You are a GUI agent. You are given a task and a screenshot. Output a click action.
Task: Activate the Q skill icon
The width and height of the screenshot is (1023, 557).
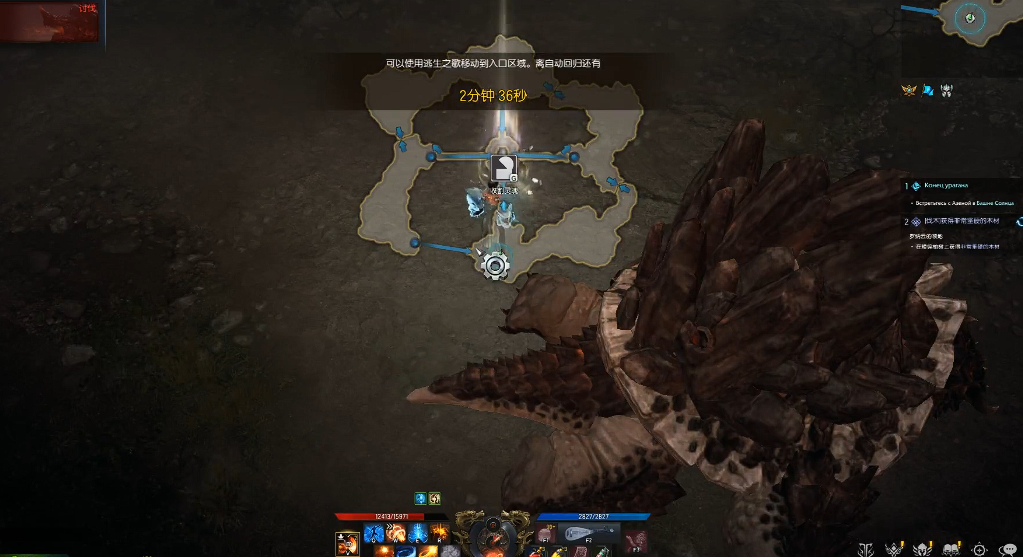(x=373, y=532)
